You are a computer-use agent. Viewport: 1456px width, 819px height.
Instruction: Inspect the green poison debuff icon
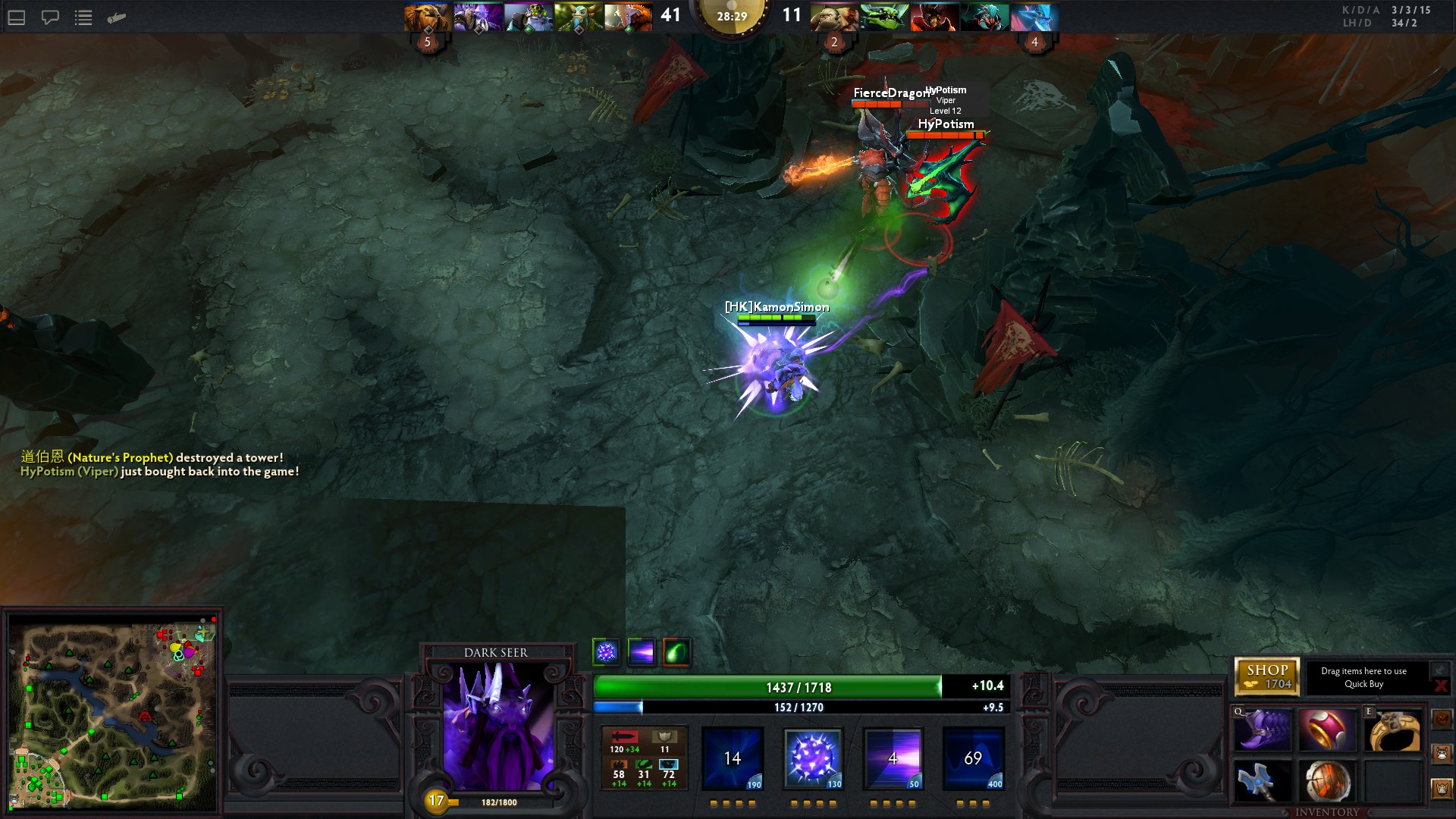(x=676, y=652)
